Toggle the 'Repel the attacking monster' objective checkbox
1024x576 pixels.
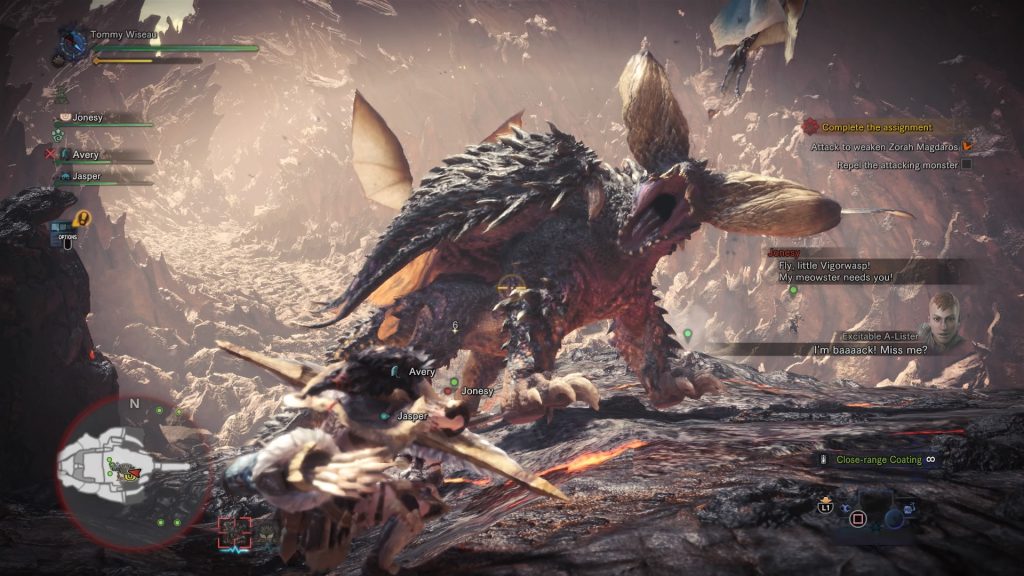point(966,164)
